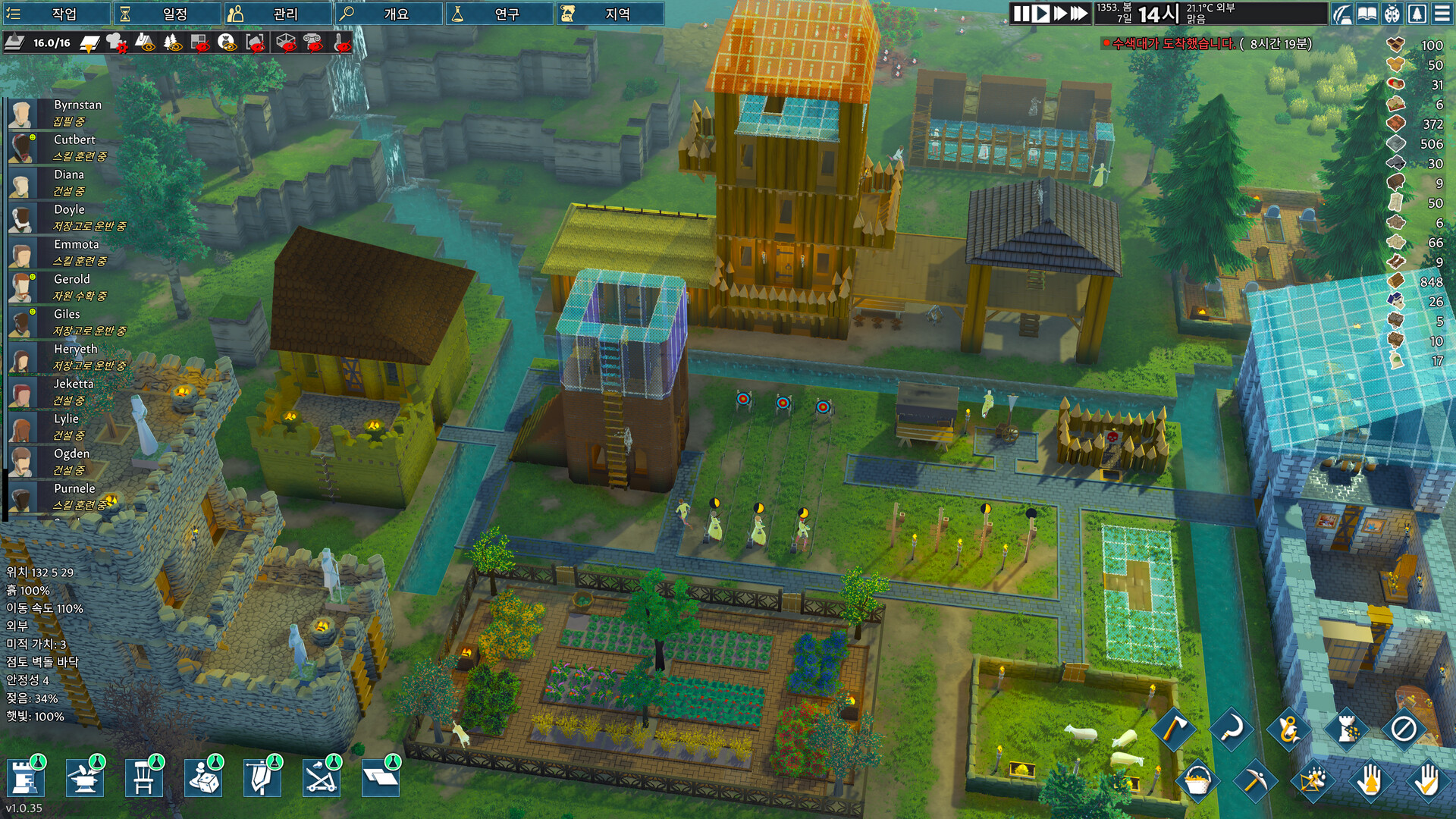Open the anvil production build category
1456x819 pixels.
click(84, 778)
